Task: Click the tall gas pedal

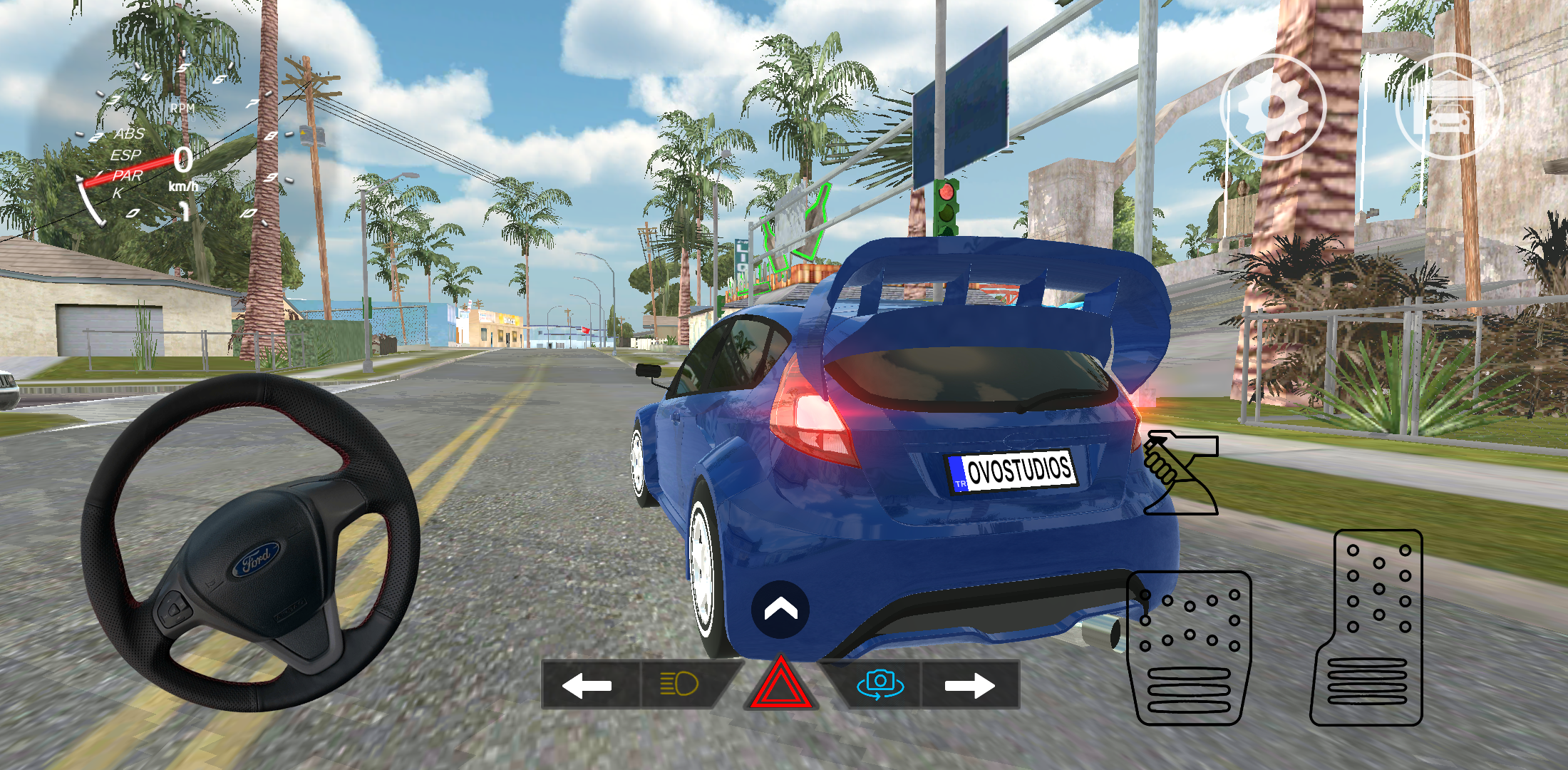Action: click(x=1367, y=627)
